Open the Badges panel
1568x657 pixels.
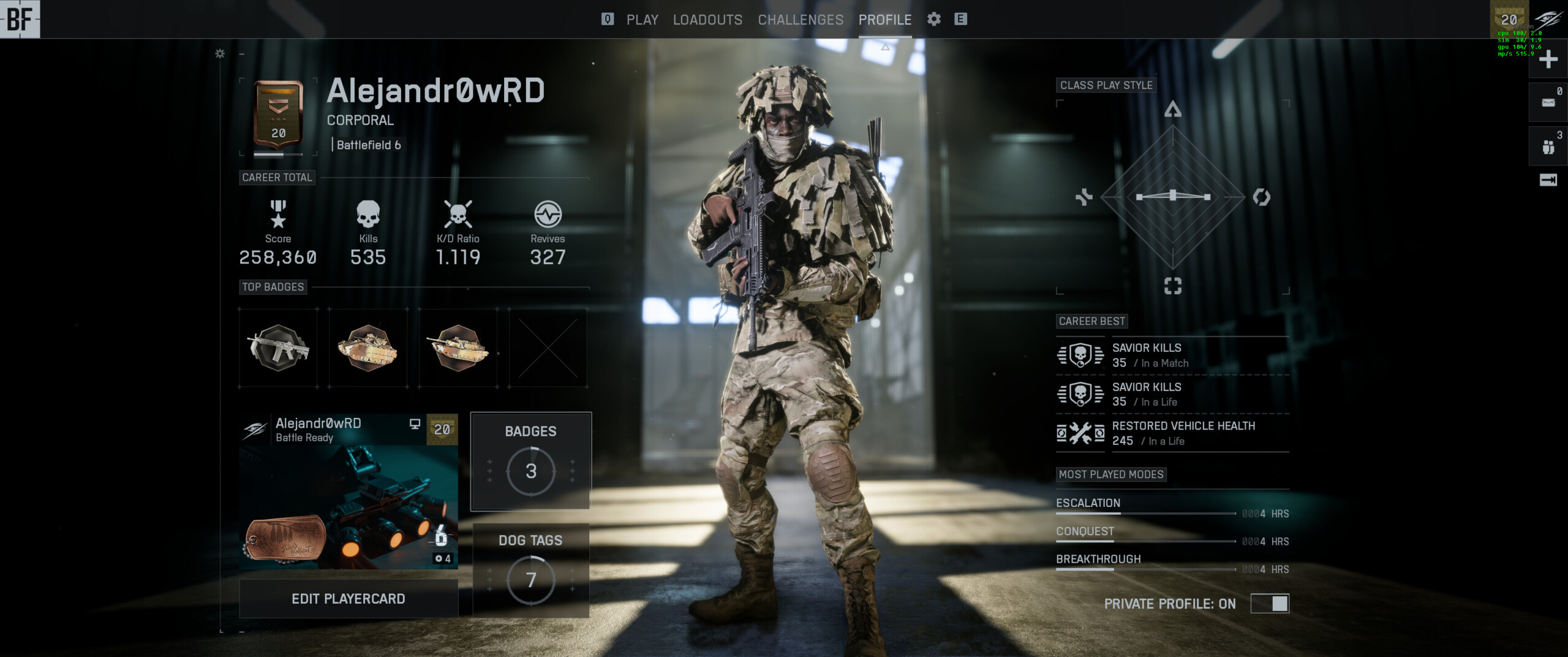(x=530, y=461)
